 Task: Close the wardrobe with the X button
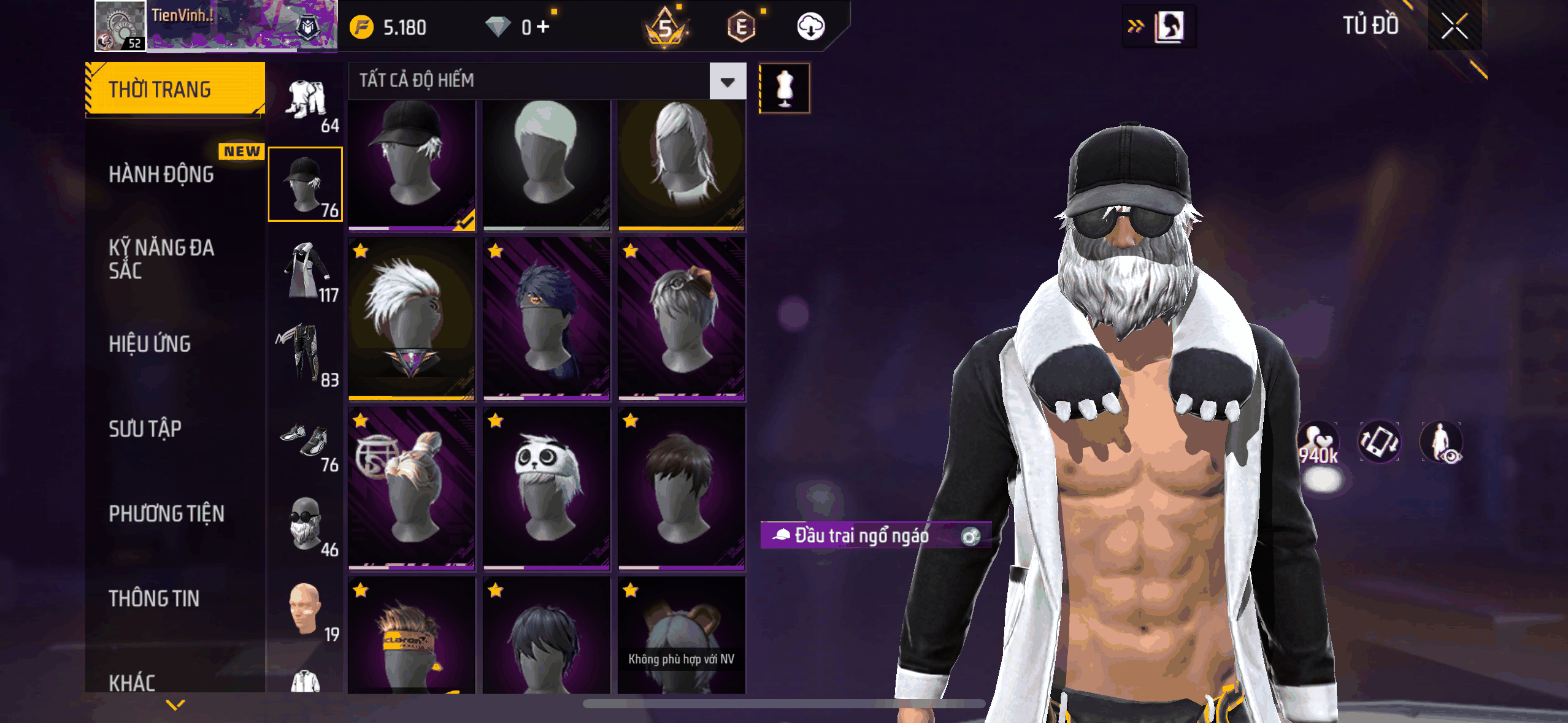(1454, 26)
